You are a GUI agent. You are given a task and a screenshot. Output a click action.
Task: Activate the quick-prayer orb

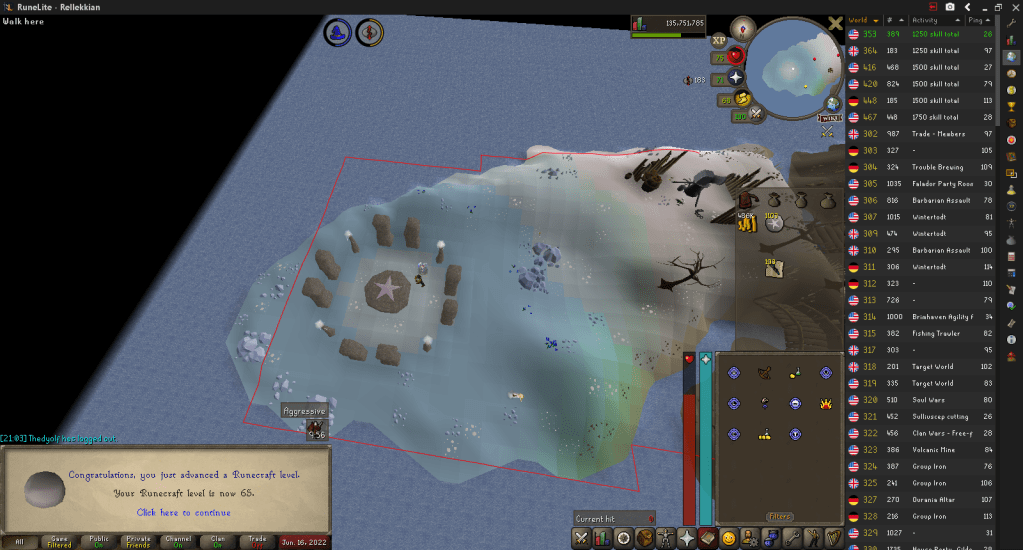click(737, 77)
